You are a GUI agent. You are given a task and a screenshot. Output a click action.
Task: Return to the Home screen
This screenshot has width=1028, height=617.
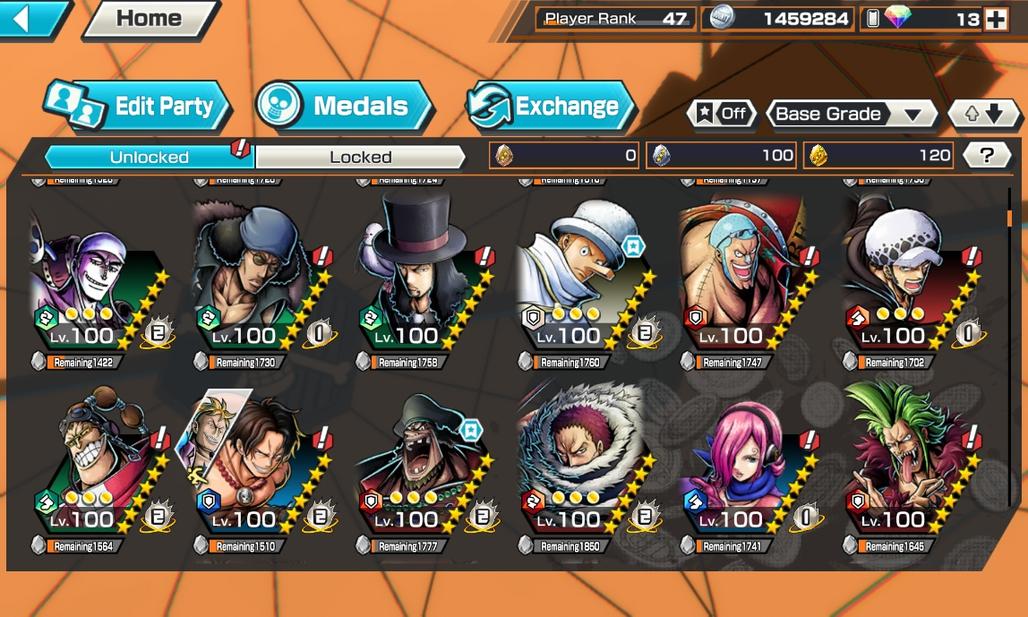click(x=148, y=18)
